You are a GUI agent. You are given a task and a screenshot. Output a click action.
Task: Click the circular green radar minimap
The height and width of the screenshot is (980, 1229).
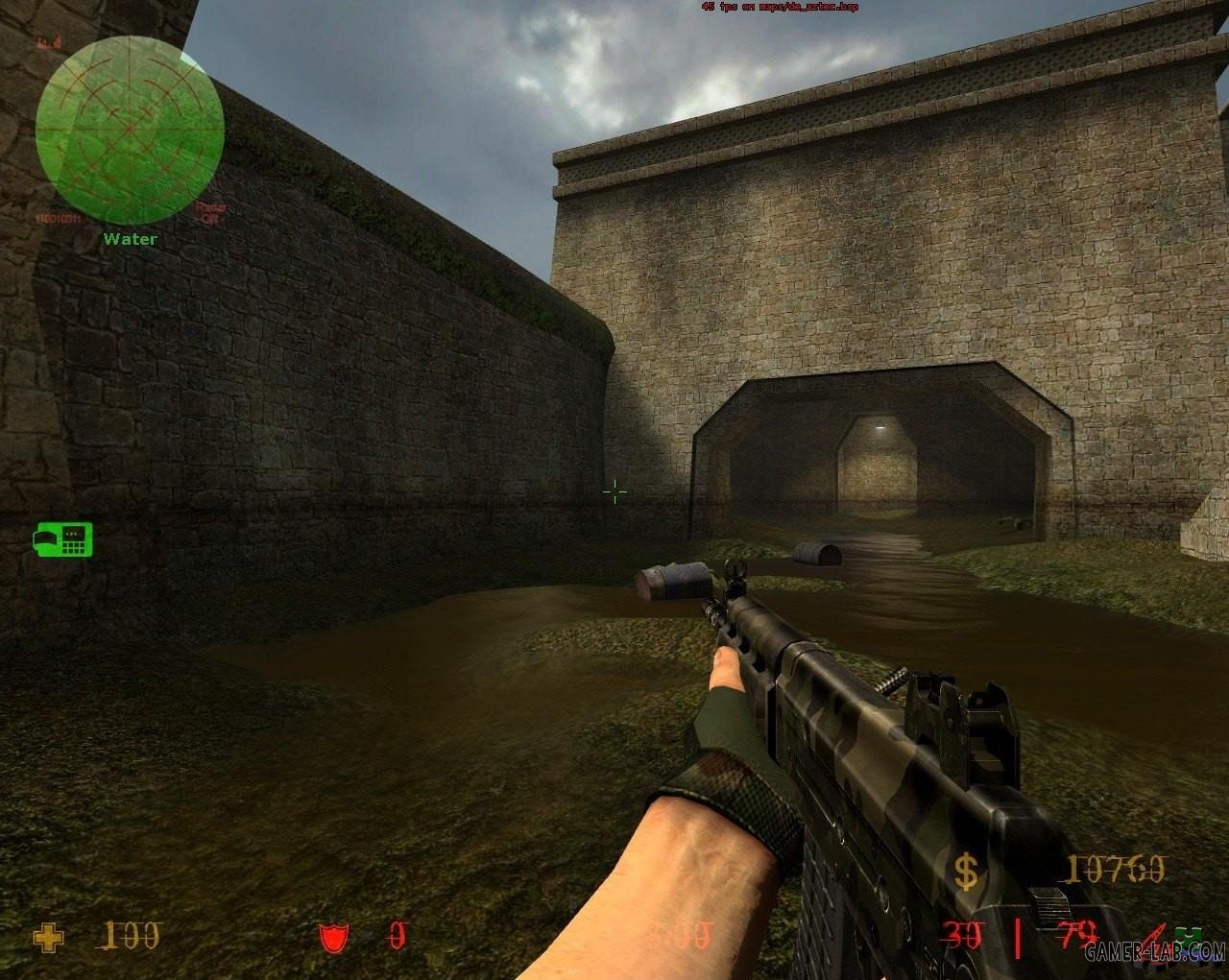(130, 131)
